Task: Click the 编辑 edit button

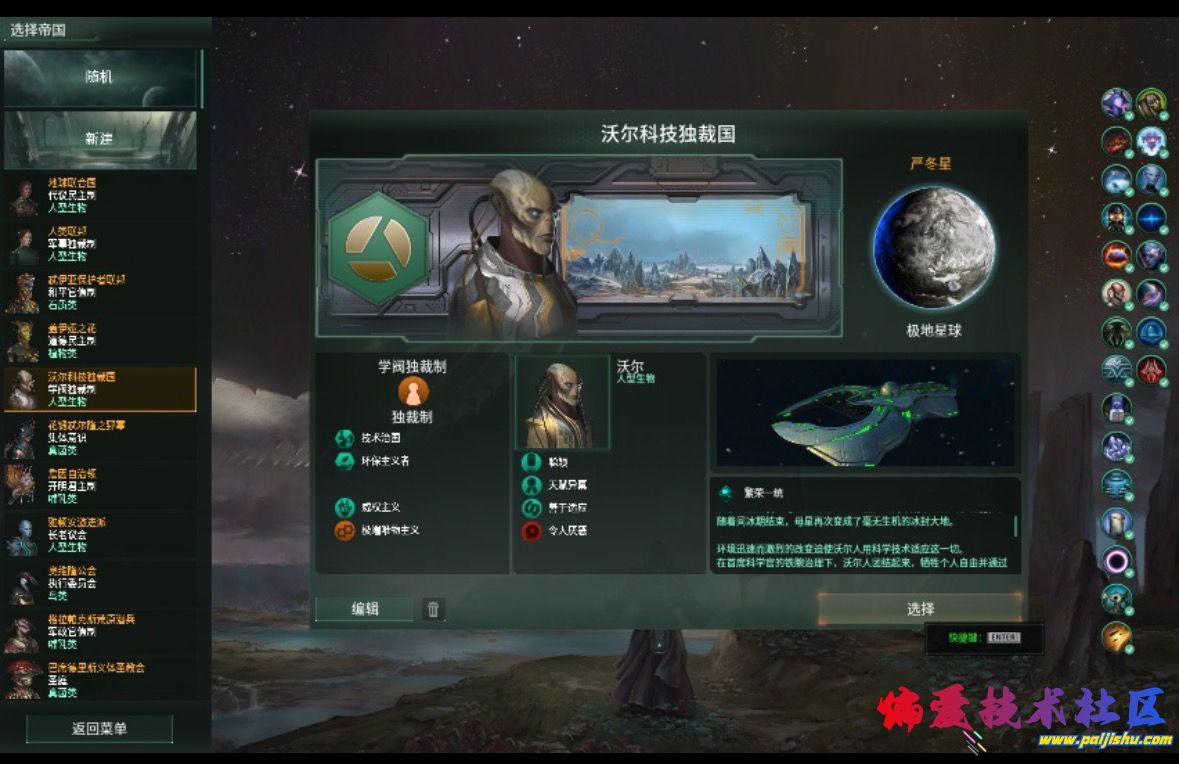Action: (365, 609)
